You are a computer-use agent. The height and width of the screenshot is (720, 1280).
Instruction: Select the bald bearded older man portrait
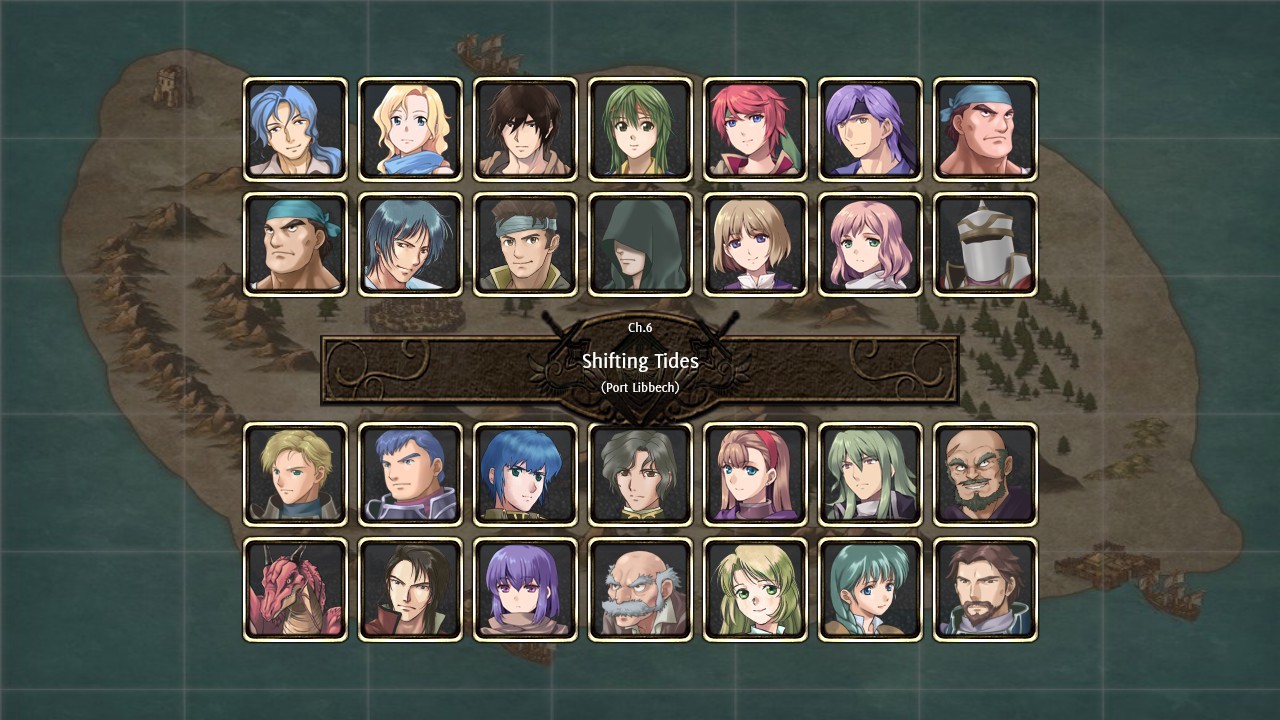985,472
